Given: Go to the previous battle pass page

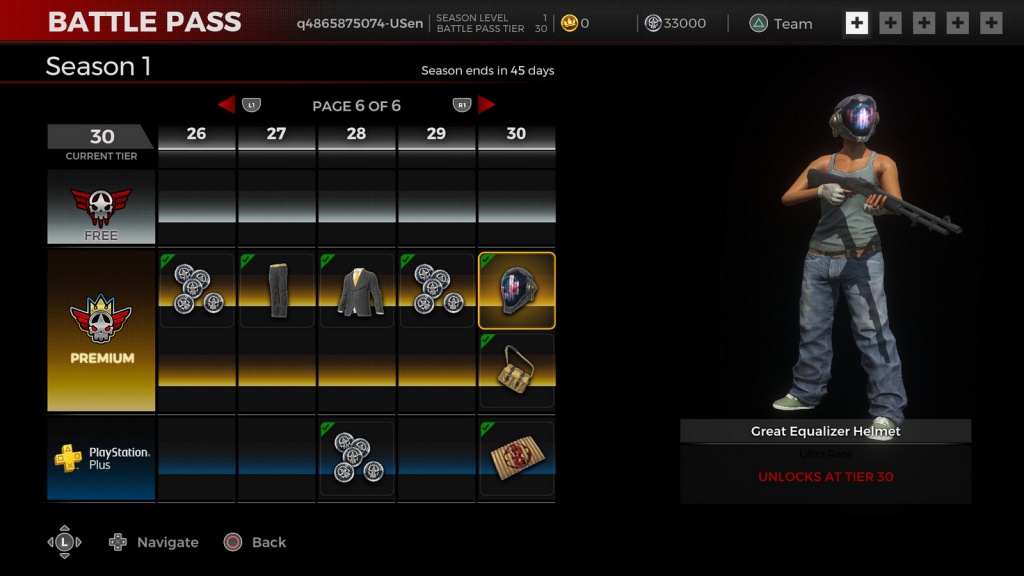Looking at the screenshot, I should pyautogui.click(x=226, y=105).
